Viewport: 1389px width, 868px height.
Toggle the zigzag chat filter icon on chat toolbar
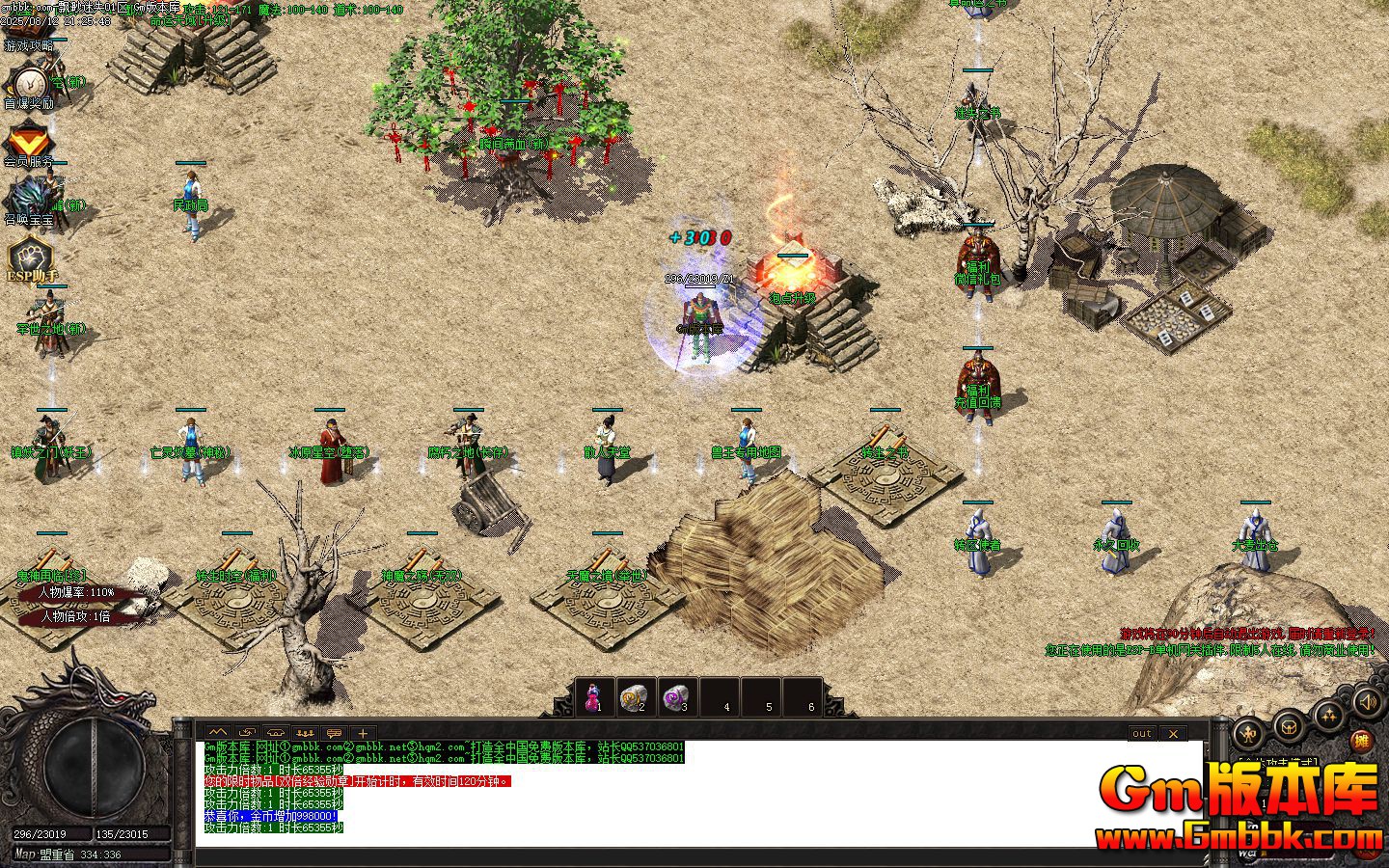pyautogui.click(x=216, y=732)
